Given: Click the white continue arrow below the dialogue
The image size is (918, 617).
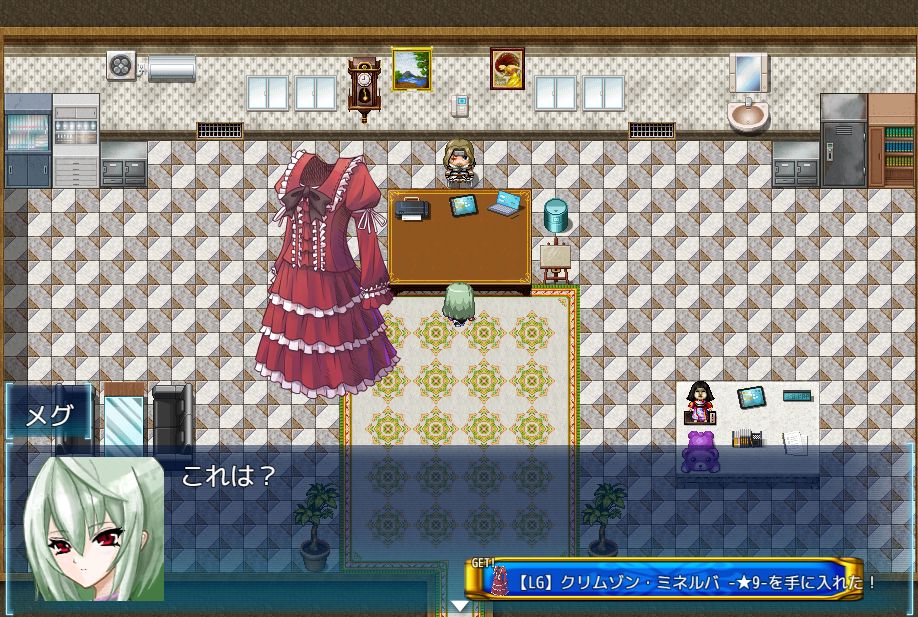Looking at the screenshot, I should click(459, 605).
